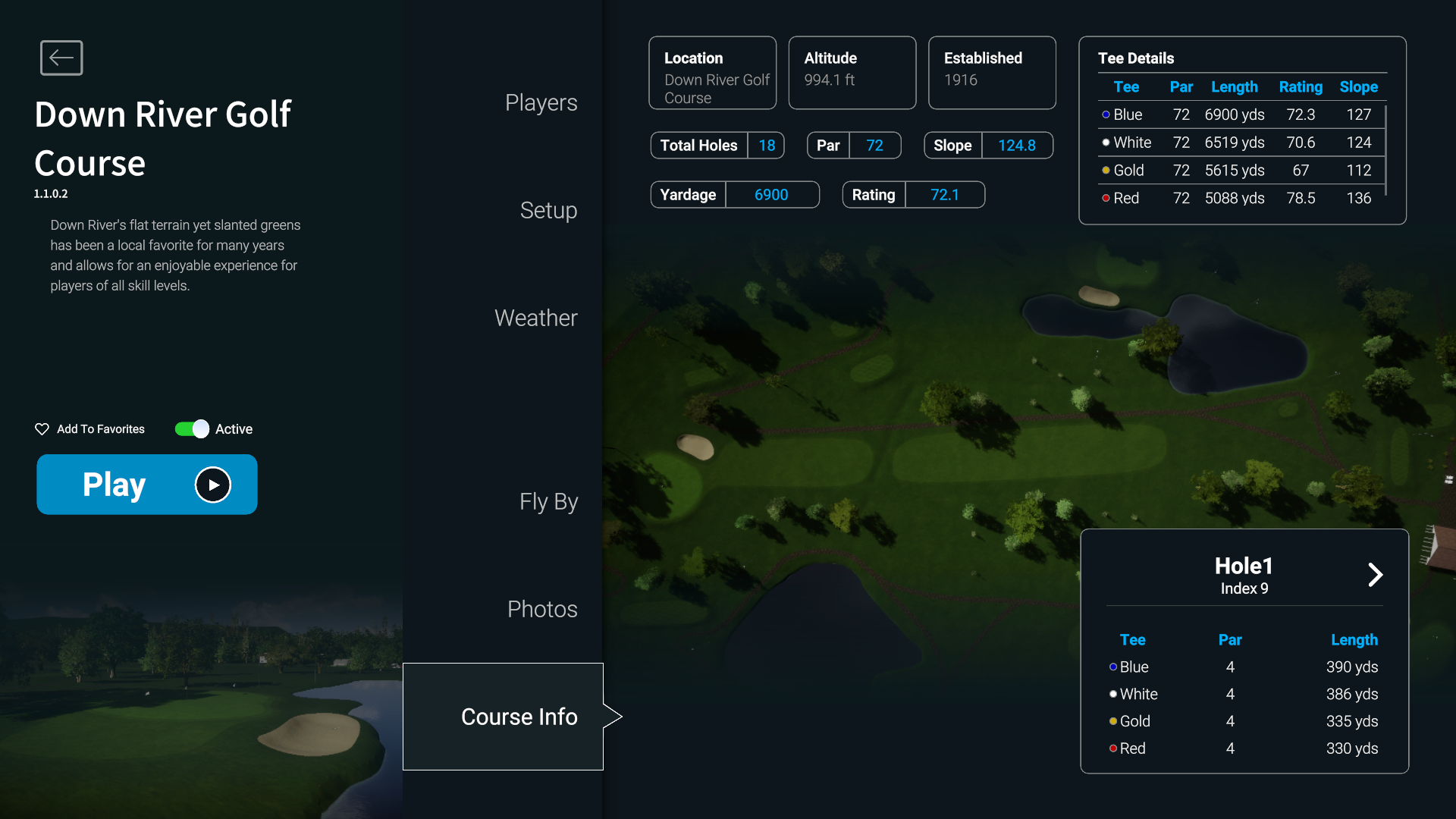Click the blue tee dot in Hole1 panel
1456x819 pixels.
pyautogui.click(x=1112, y=667)
